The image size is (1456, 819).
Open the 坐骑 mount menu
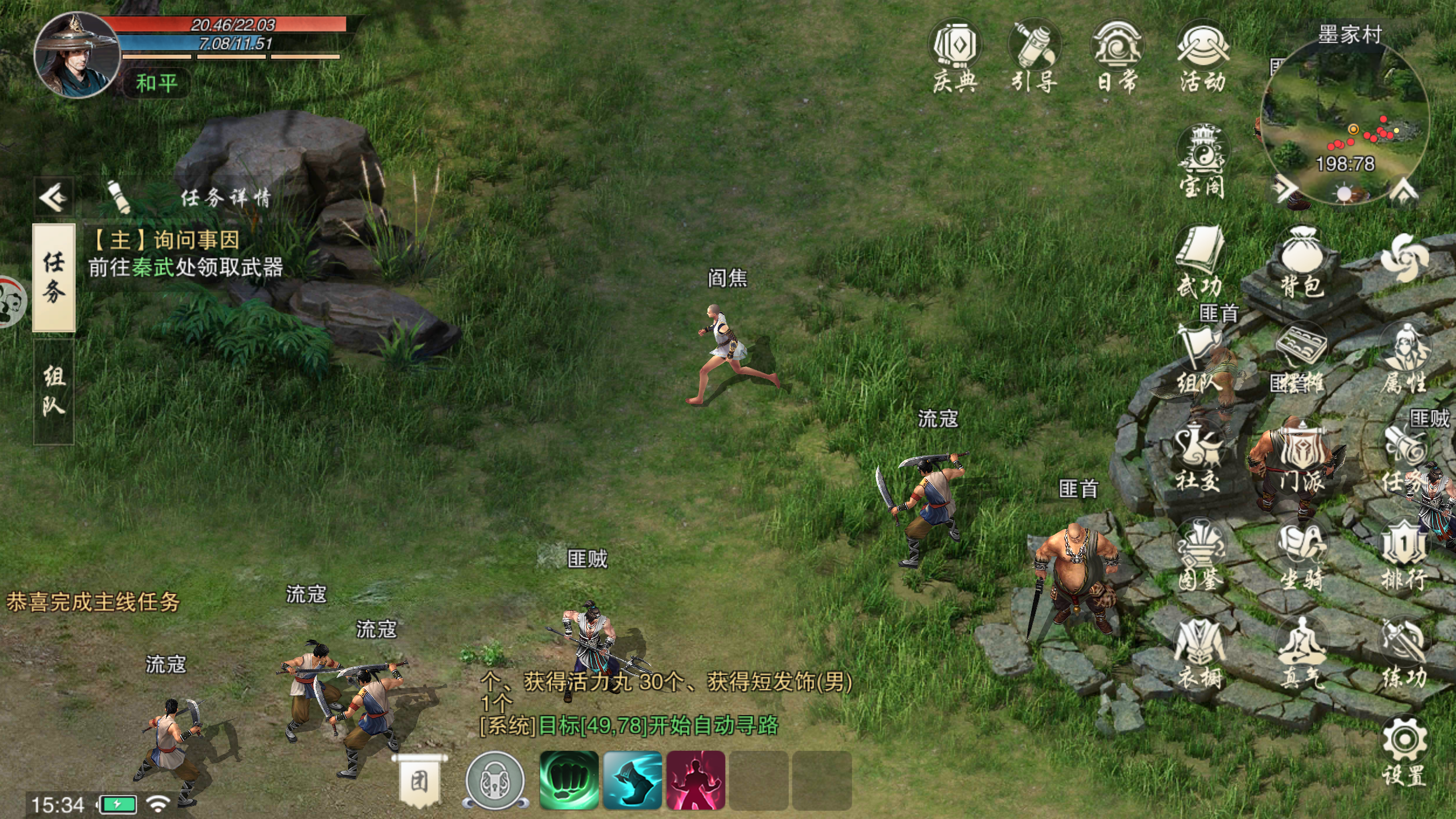[1301, 555]
